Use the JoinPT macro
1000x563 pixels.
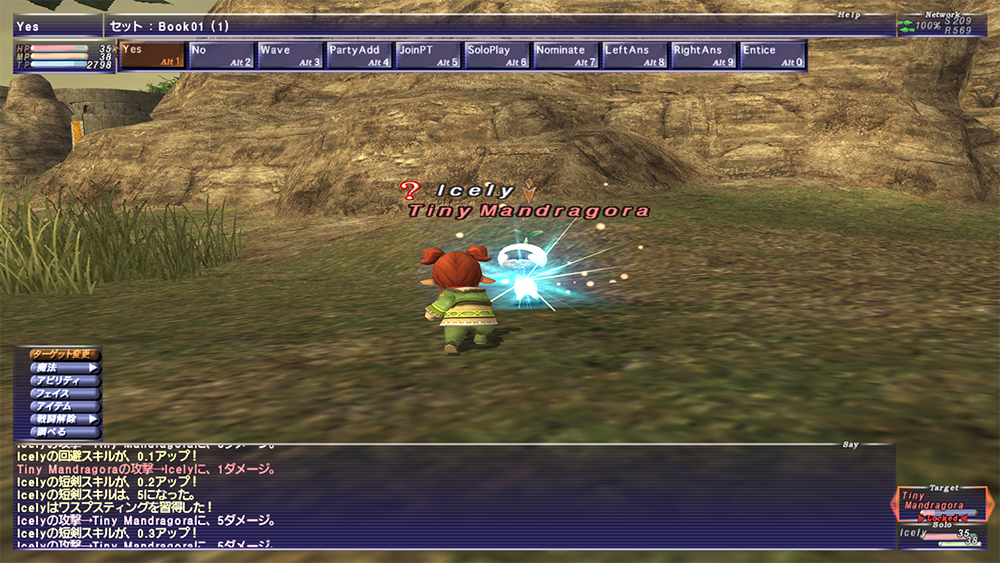click(x=428, y=56)
